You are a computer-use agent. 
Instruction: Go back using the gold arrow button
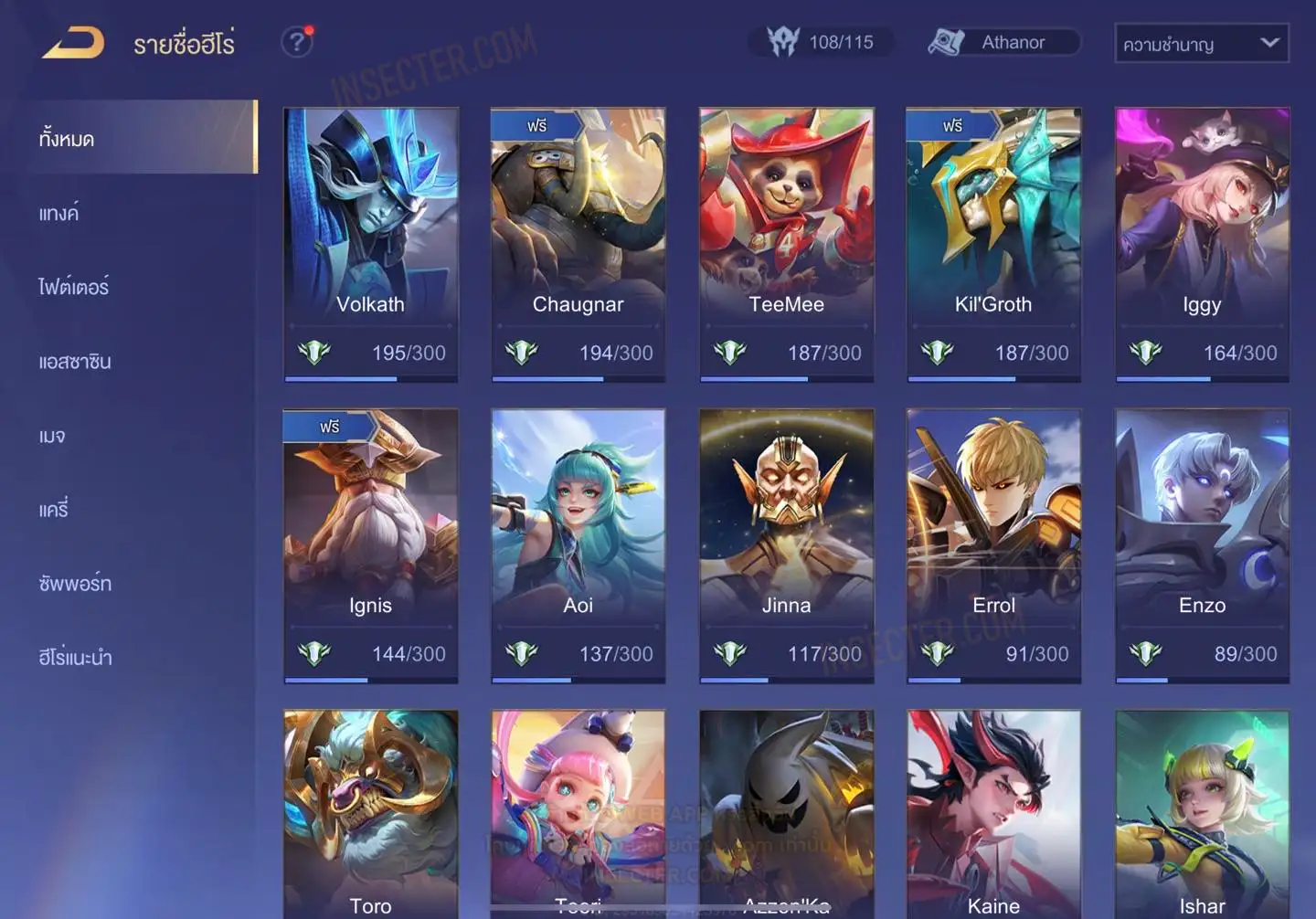[73, 43]
